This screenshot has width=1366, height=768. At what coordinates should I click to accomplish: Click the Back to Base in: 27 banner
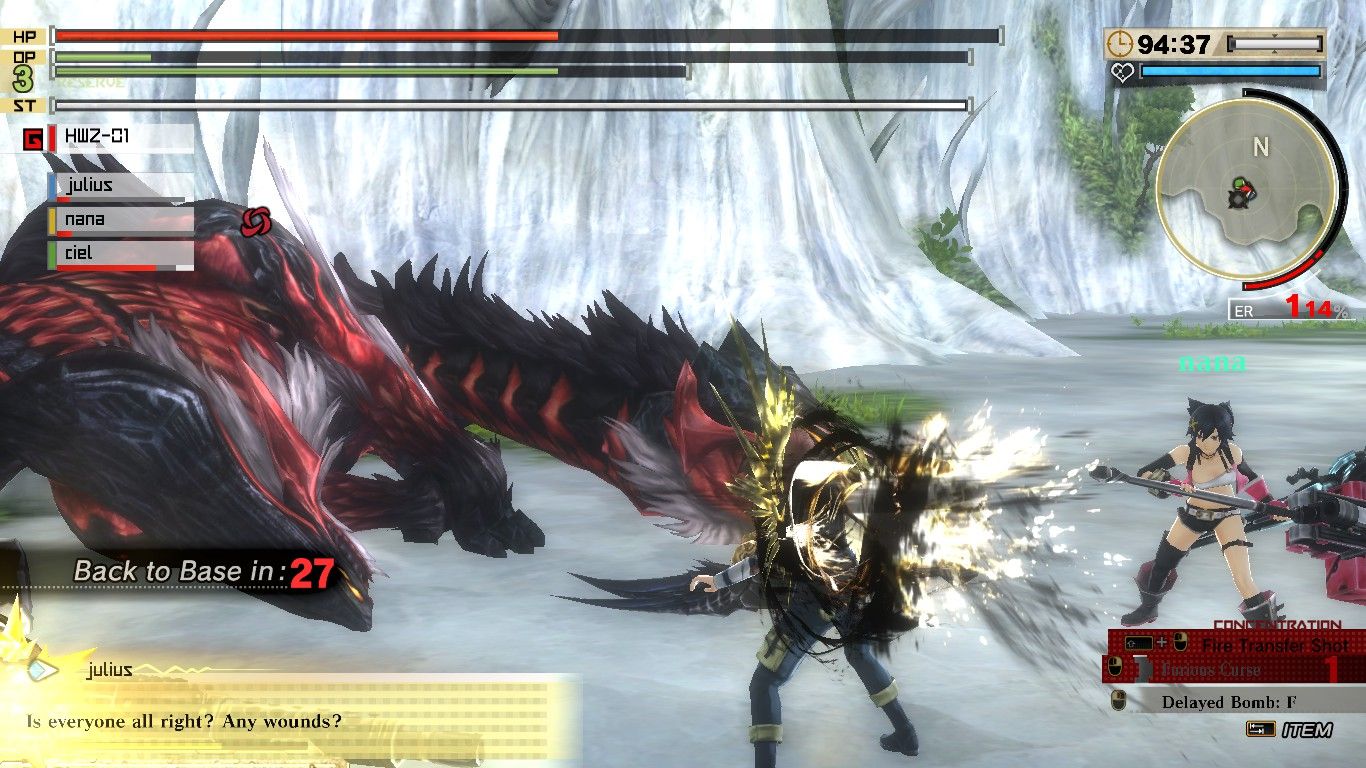(200, 570)
